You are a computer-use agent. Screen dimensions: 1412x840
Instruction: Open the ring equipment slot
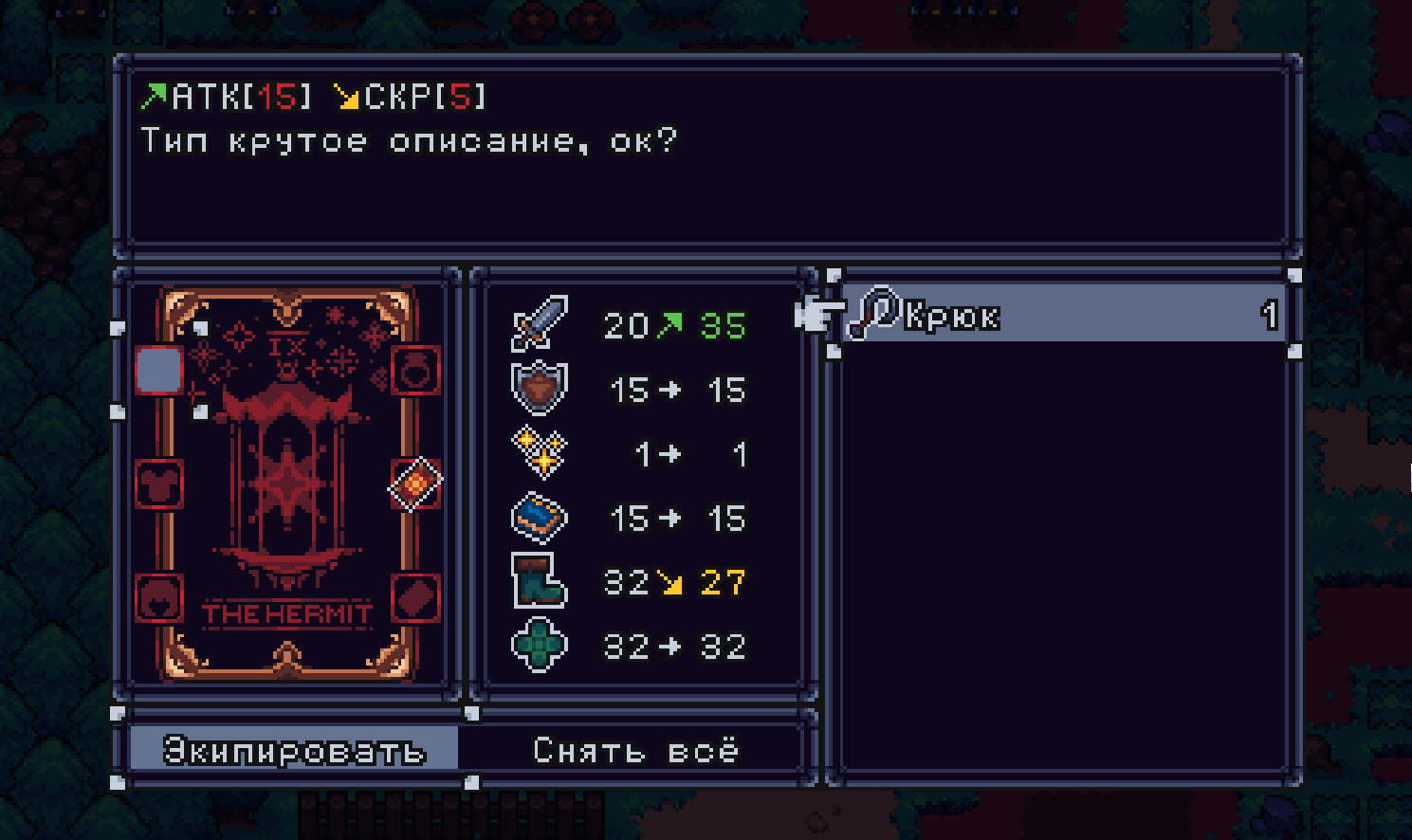[414, 371]
